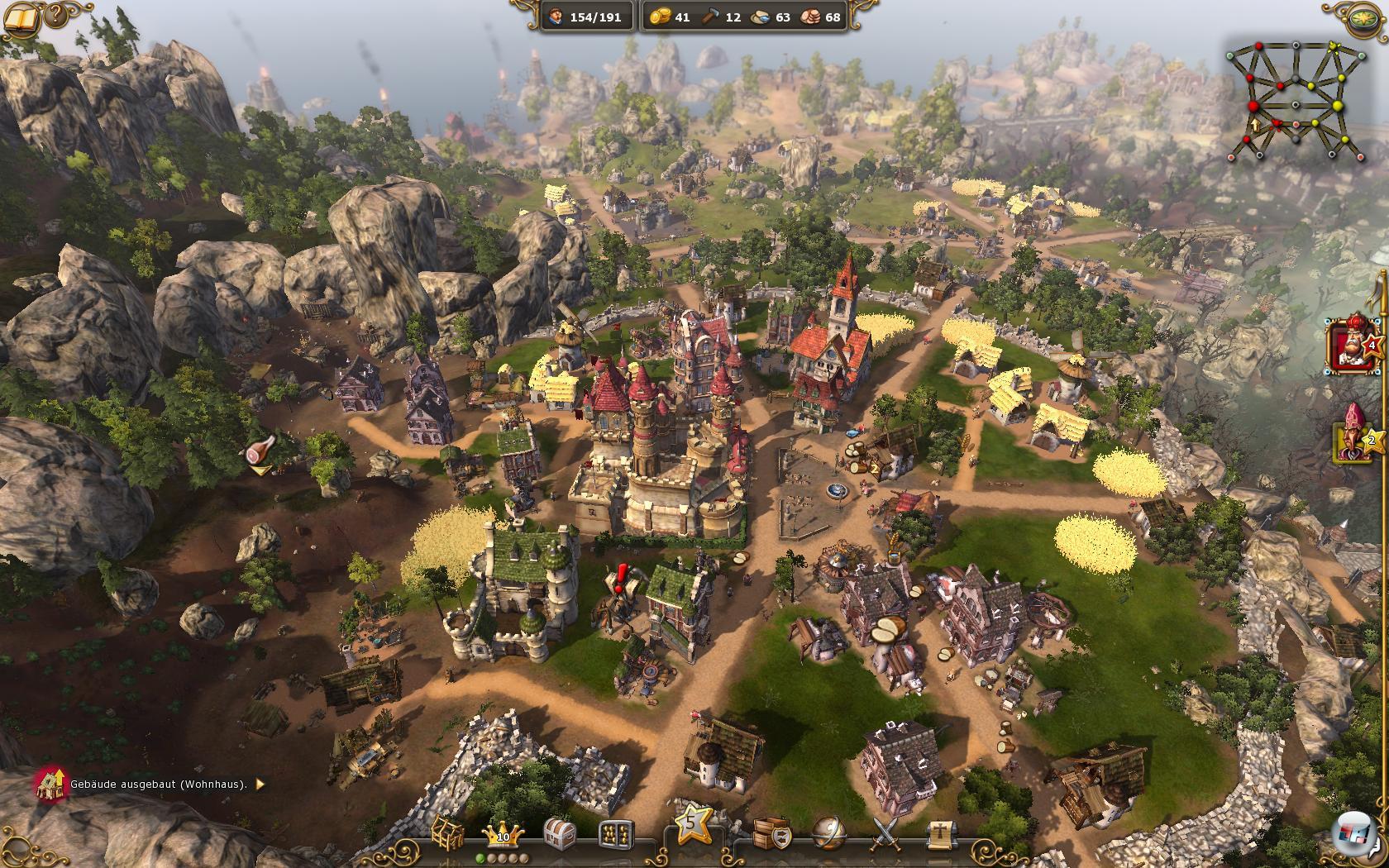Open the crossed swords military menu

click(885, 835)
